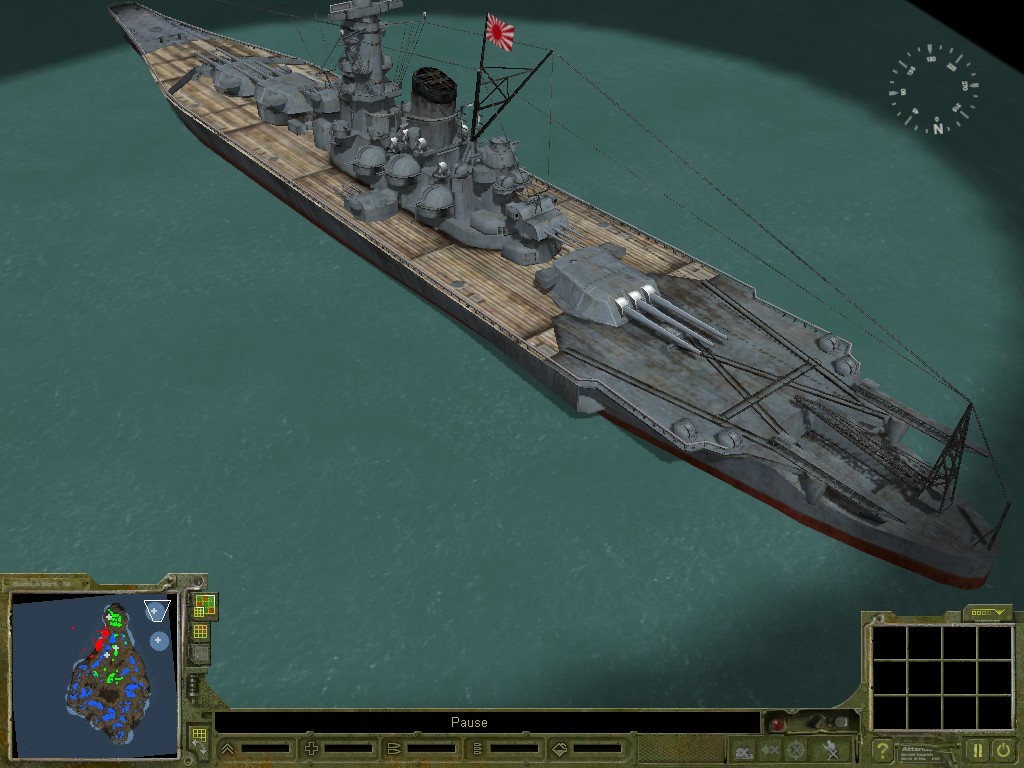Viewport: 1024px width, 768px height.
Task: Click the power icon to quit
Action: [1002, 749]
